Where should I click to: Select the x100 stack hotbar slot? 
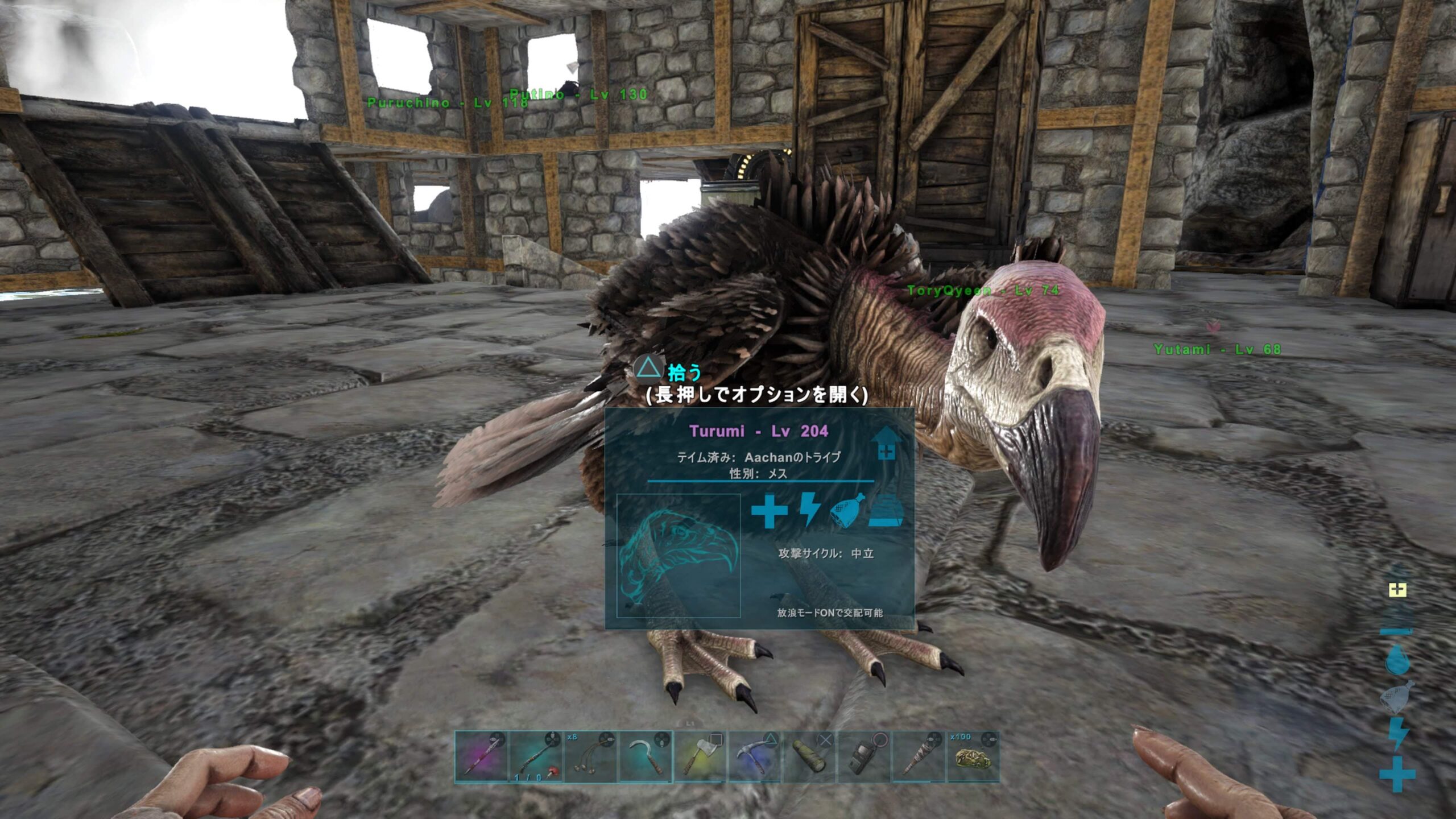tap(973, 757)
